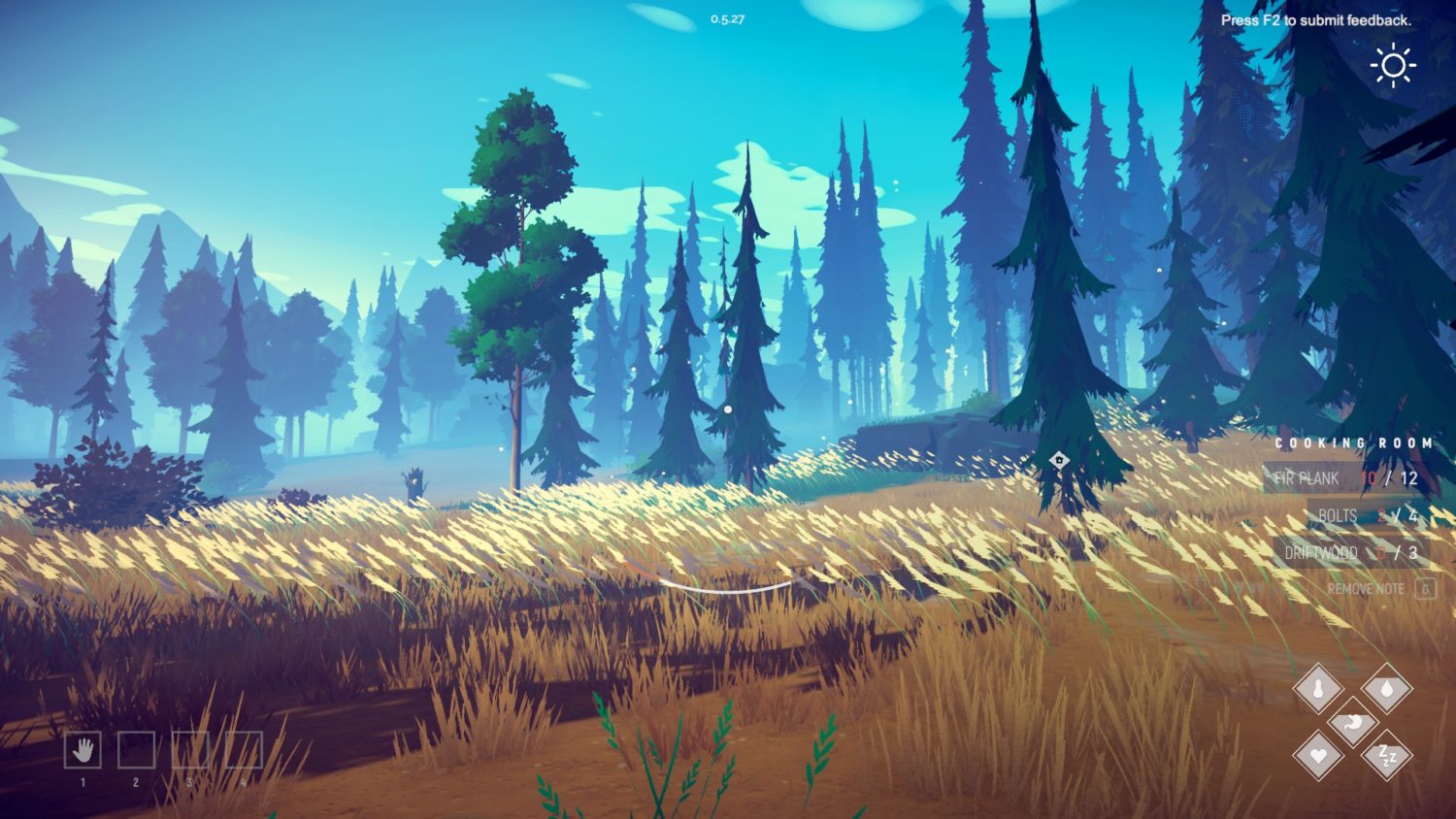Click the sun weather icon top right
Viewport: 1456px width, 819px height.
[x=1395, y=66]
